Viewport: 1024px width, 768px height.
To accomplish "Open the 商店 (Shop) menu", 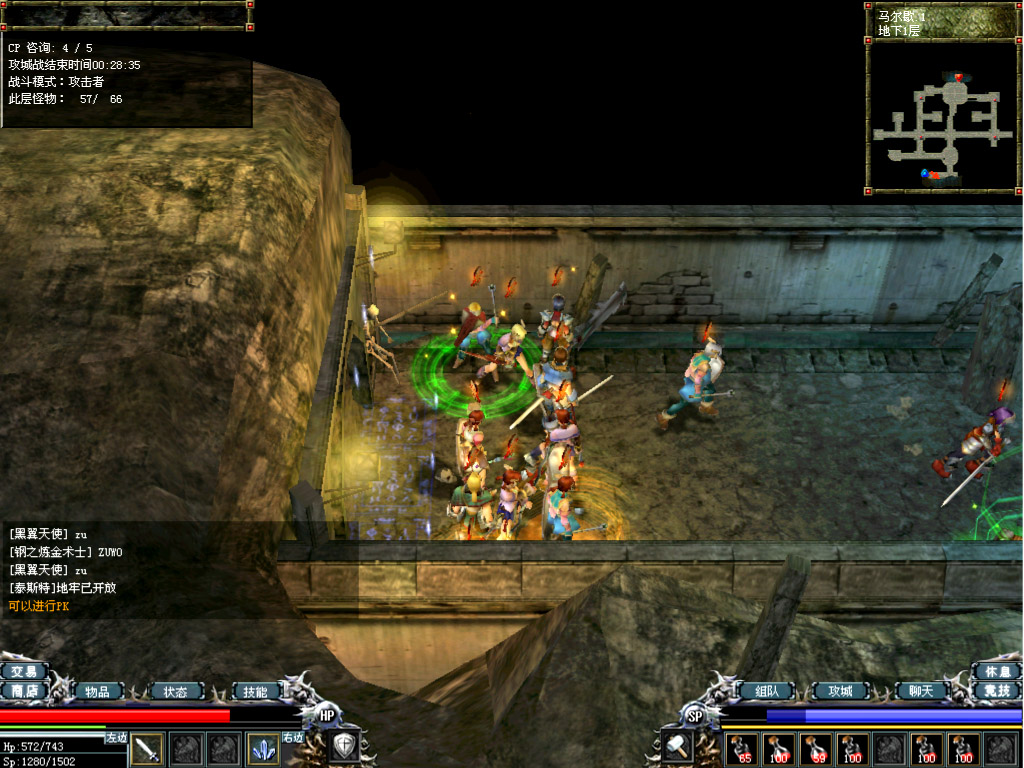I will coord(24,691).
